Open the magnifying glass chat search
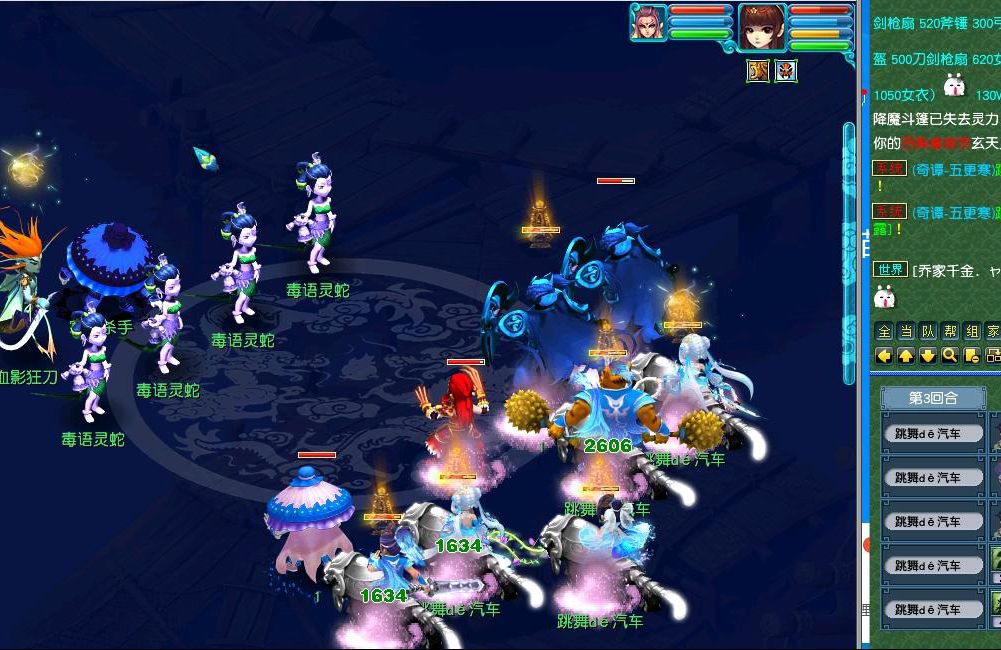1001x650 pixels. tap(950, 355)
